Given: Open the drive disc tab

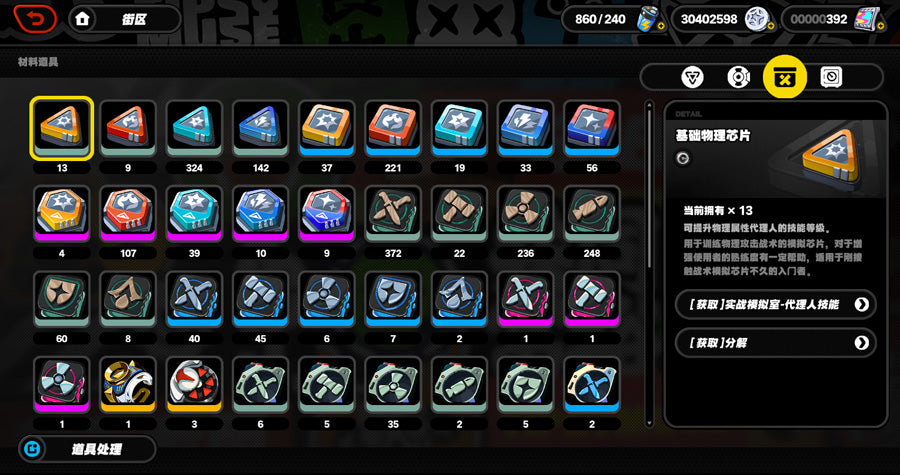Looking at the screenshot, I should 738,77.
